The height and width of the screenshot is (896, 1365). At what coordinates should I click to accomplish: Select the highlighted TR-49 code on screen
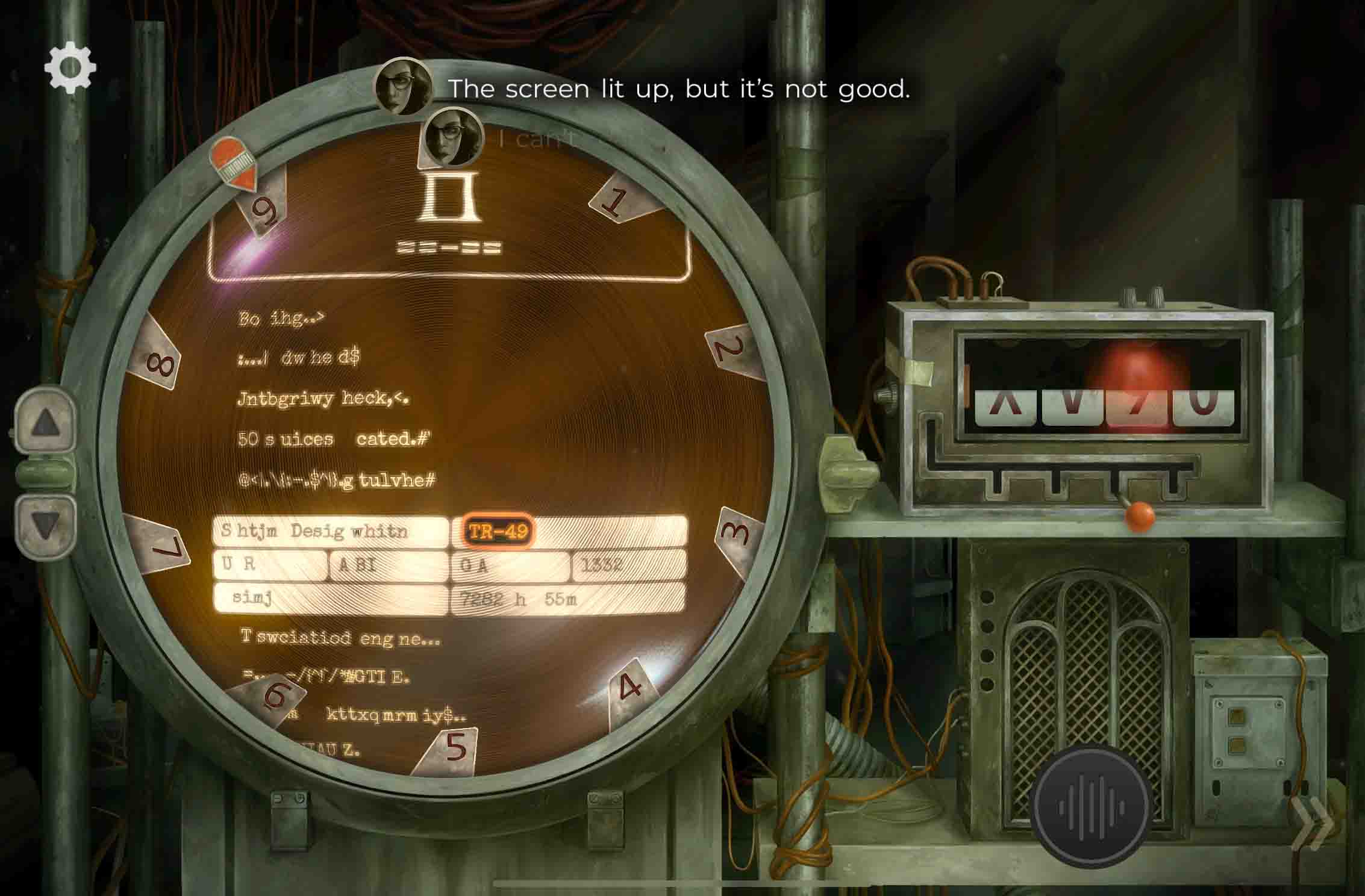[x=498, y=531]
